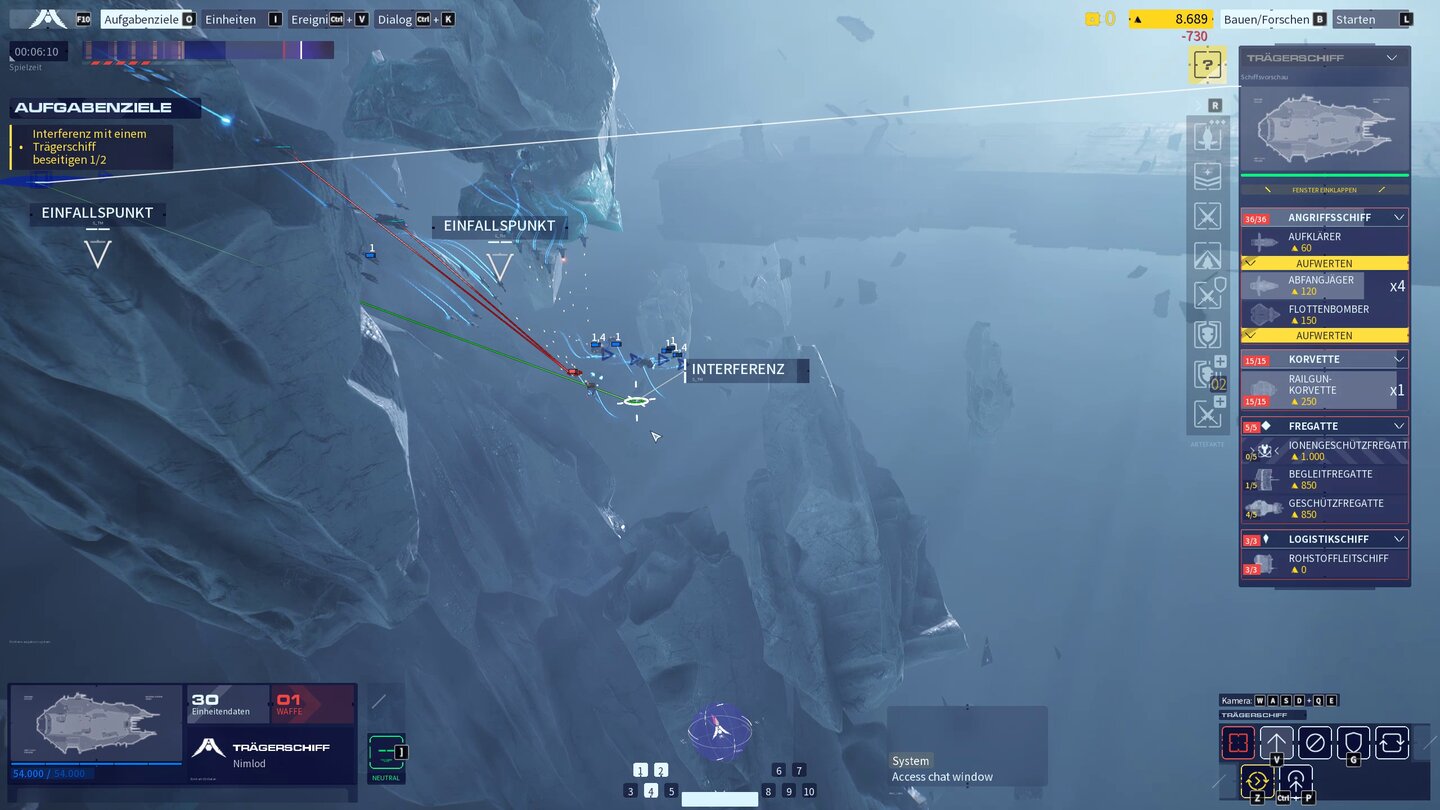Viewport: 1440px width, 810px height.
Task: Collapse the TRÄGERSCHIFF panel with its chevron
Action: (x=1393, y=57)
